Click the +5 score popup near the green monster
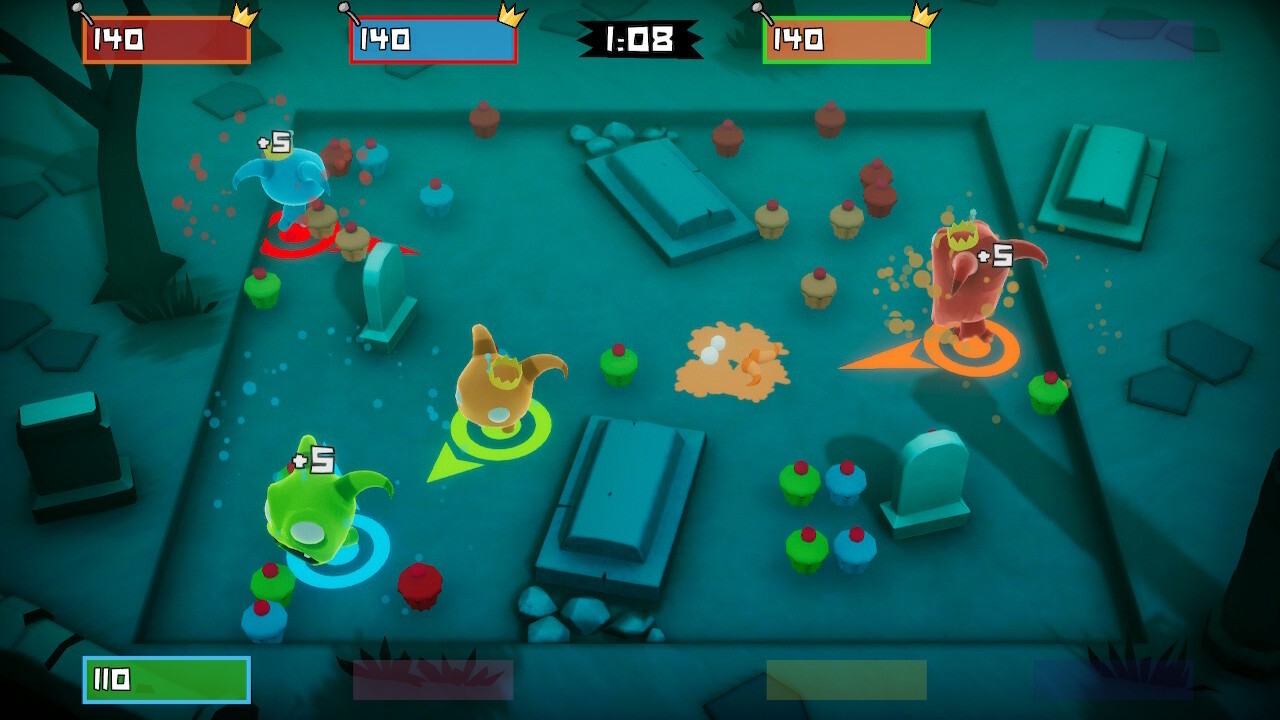 pyautogui.click(x=312, y=461)
